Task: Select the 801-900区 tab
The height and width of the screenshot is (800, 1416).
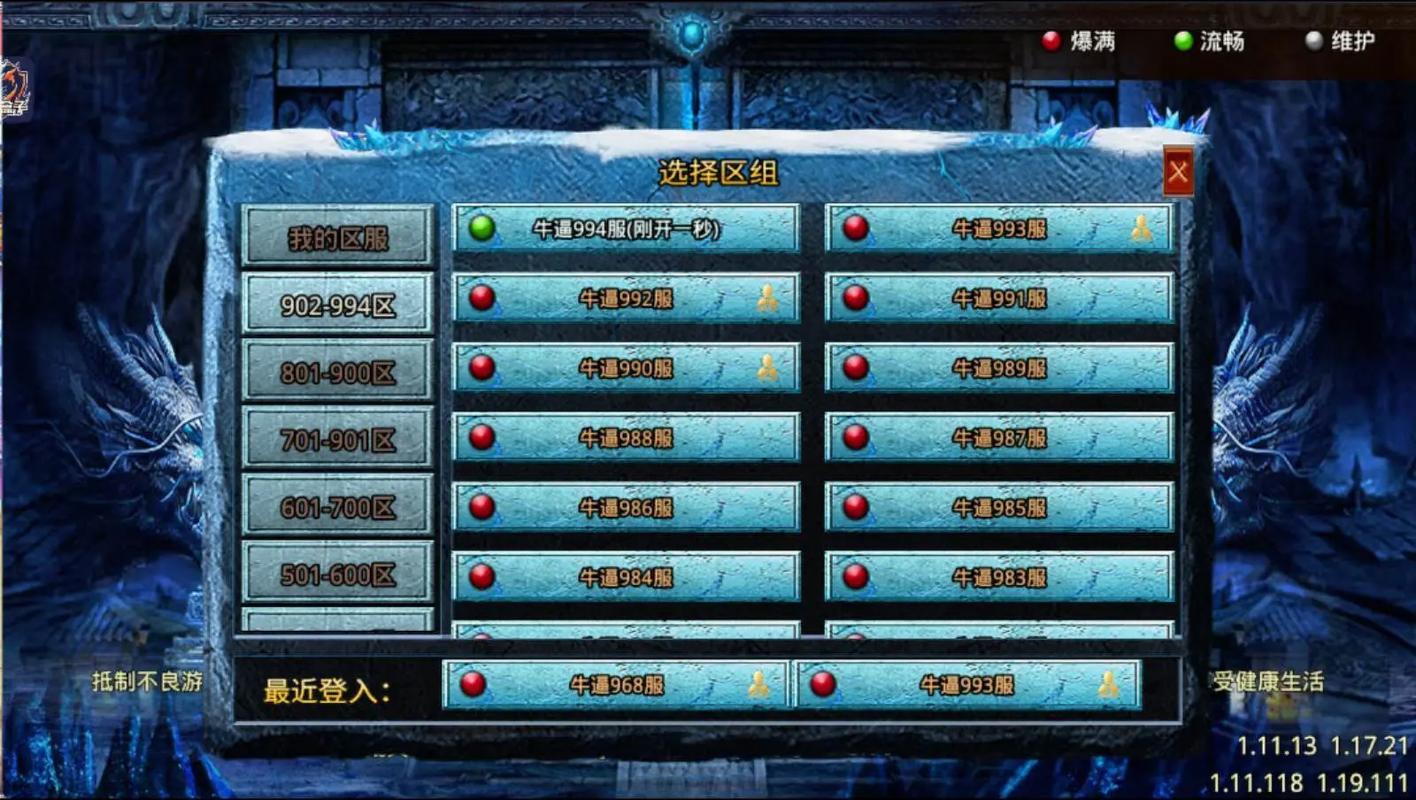Action: point(338,371)
